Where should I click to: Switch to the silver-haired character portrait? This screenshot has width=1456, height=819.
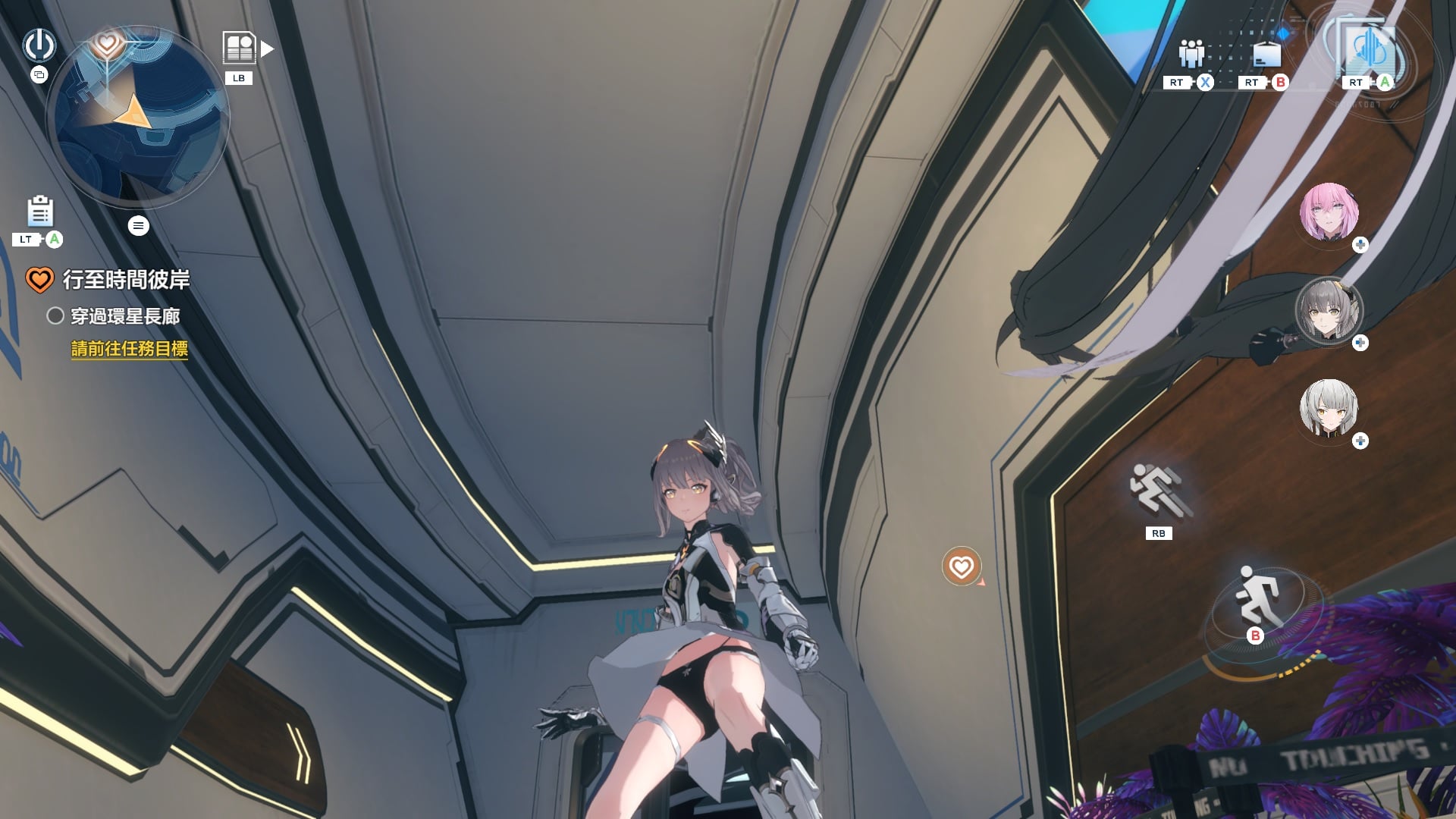coord(1329,409)
